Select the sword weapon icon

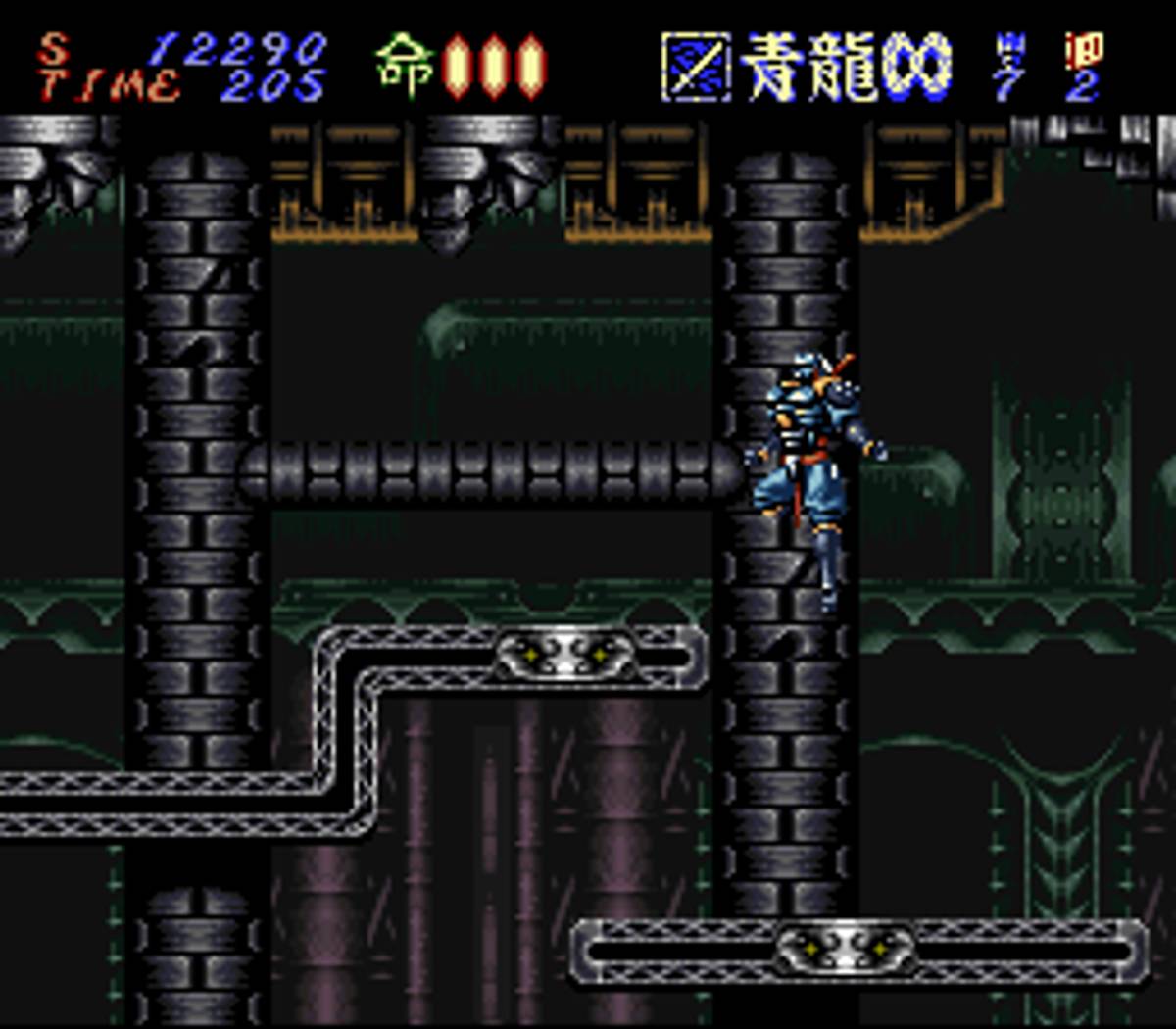coord(696,68)
